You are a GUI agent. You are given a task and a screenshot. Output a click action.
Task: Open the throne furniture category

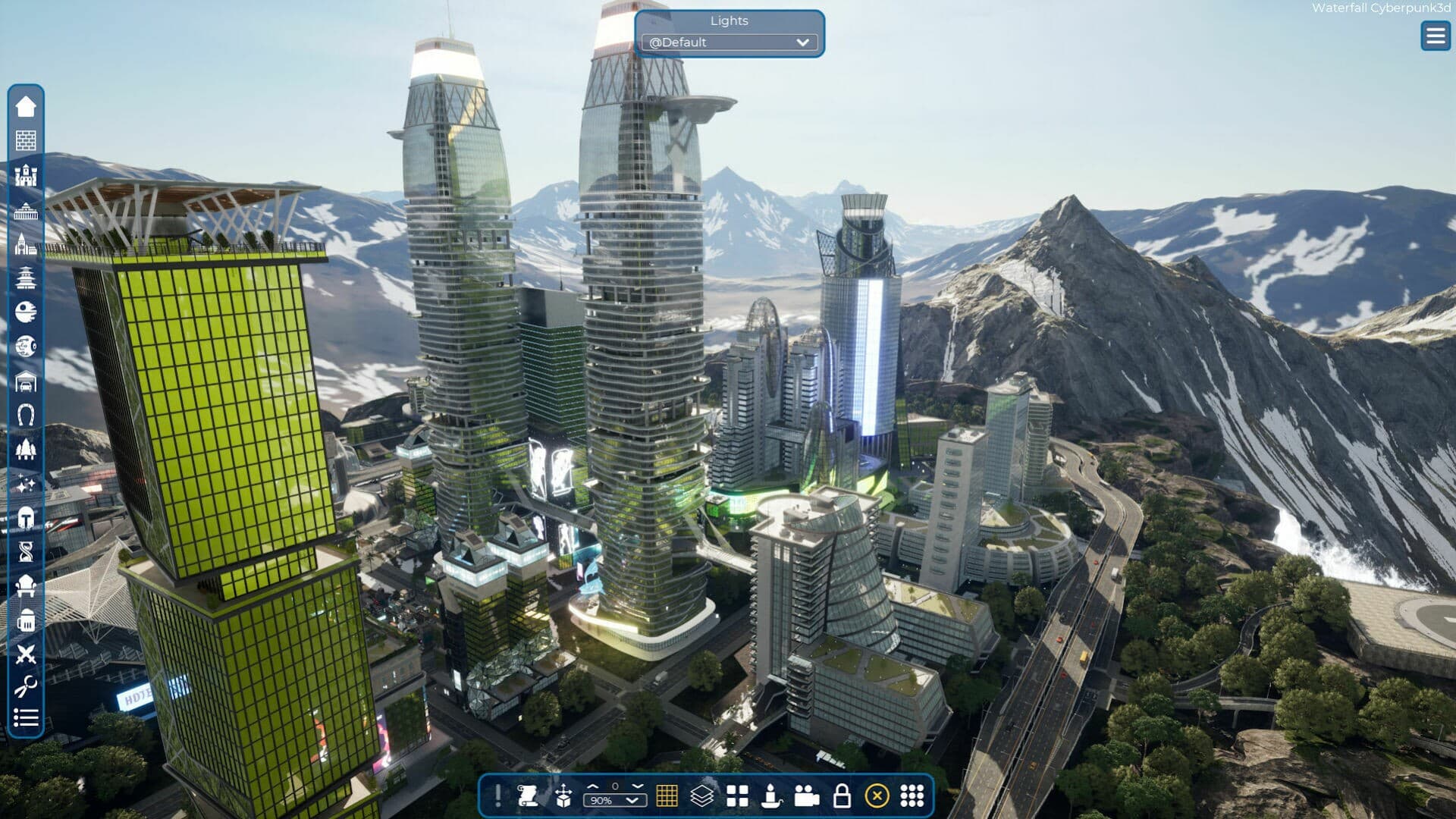26,586
